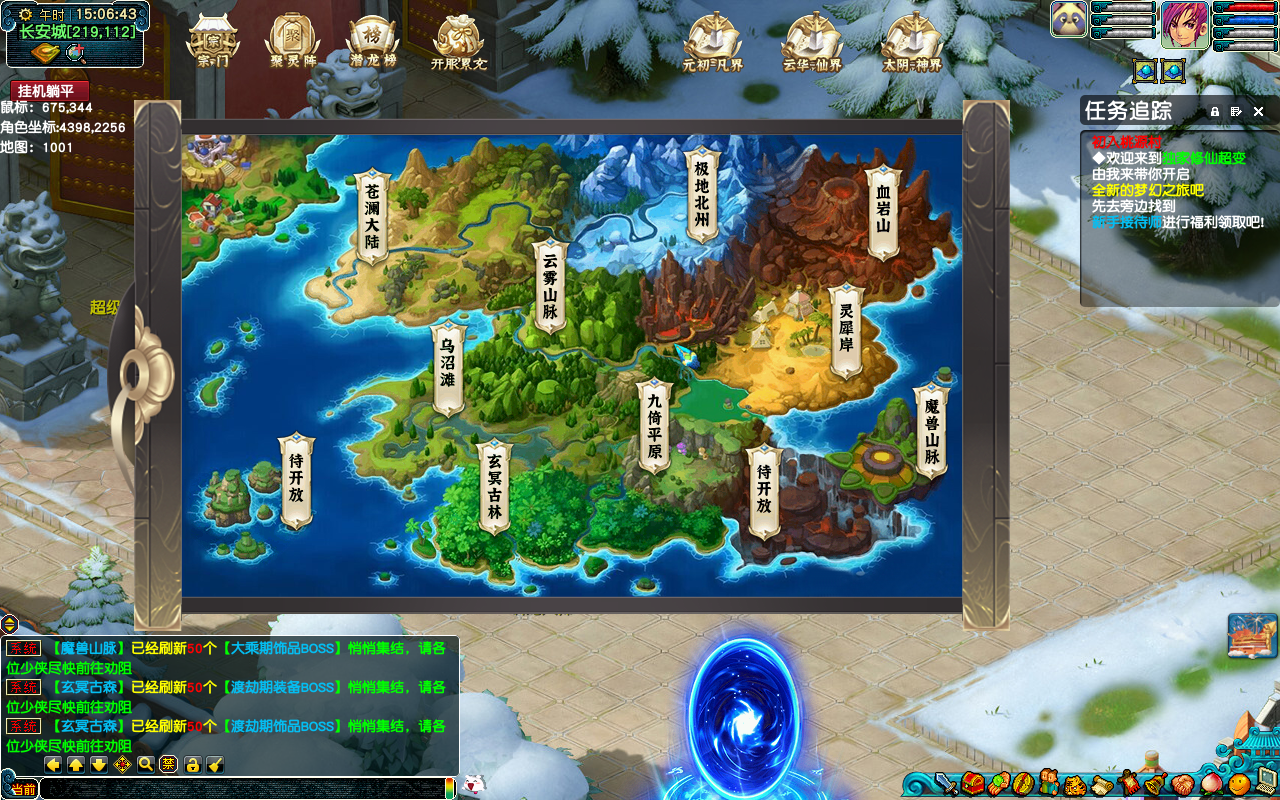
Task: Select the 云华·仙界 realm
Action: [x=812, y=42]
